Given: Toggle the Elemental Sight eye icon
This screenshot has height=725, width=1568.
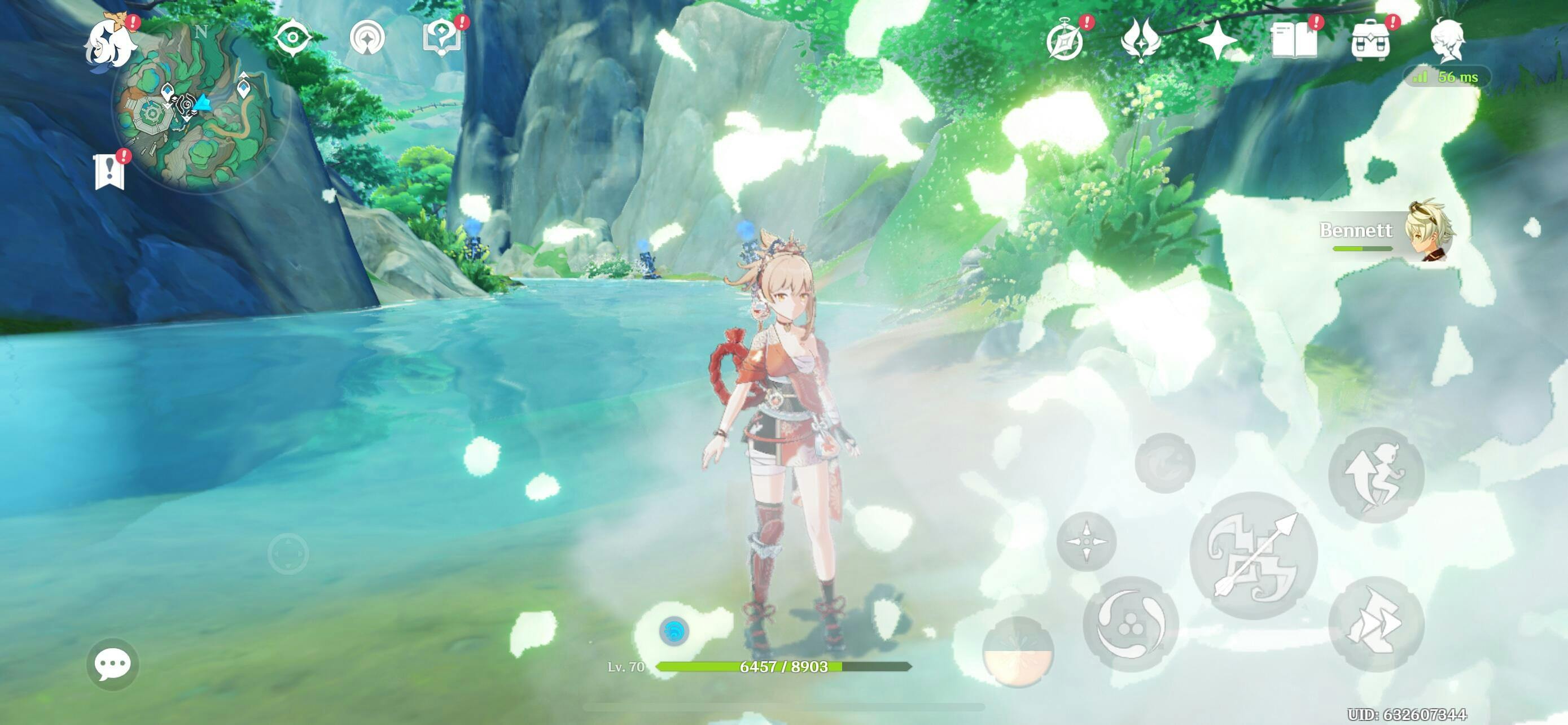Looking at the screenshot, I should pos(292,38).
